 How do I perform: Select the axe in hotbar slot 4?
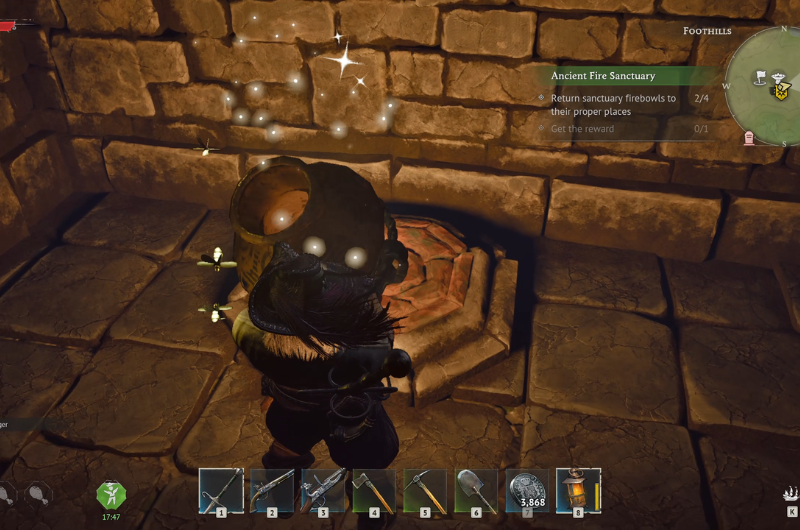click(x=374, y=490)
